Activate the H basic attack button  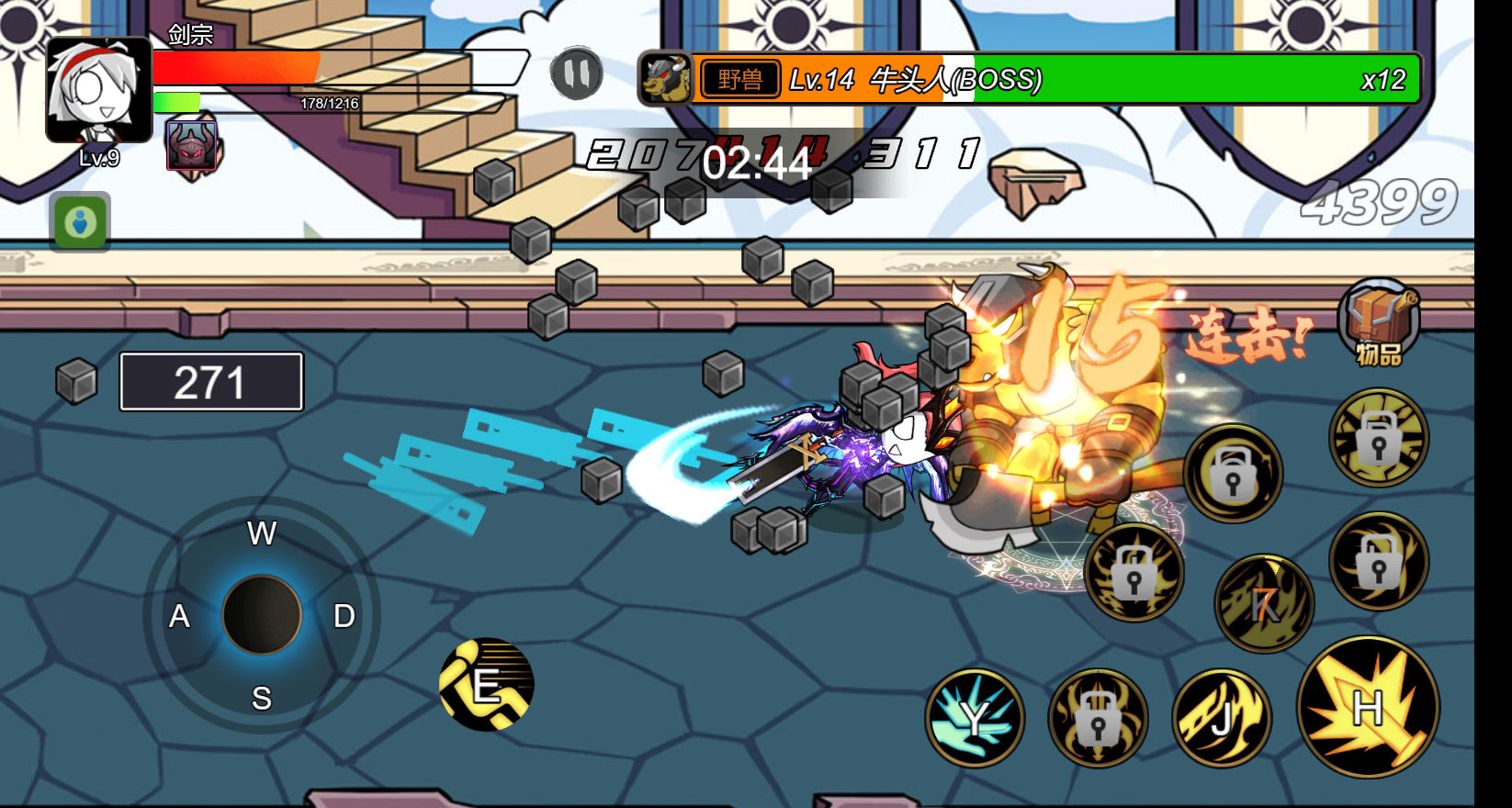click(1368, 707)
